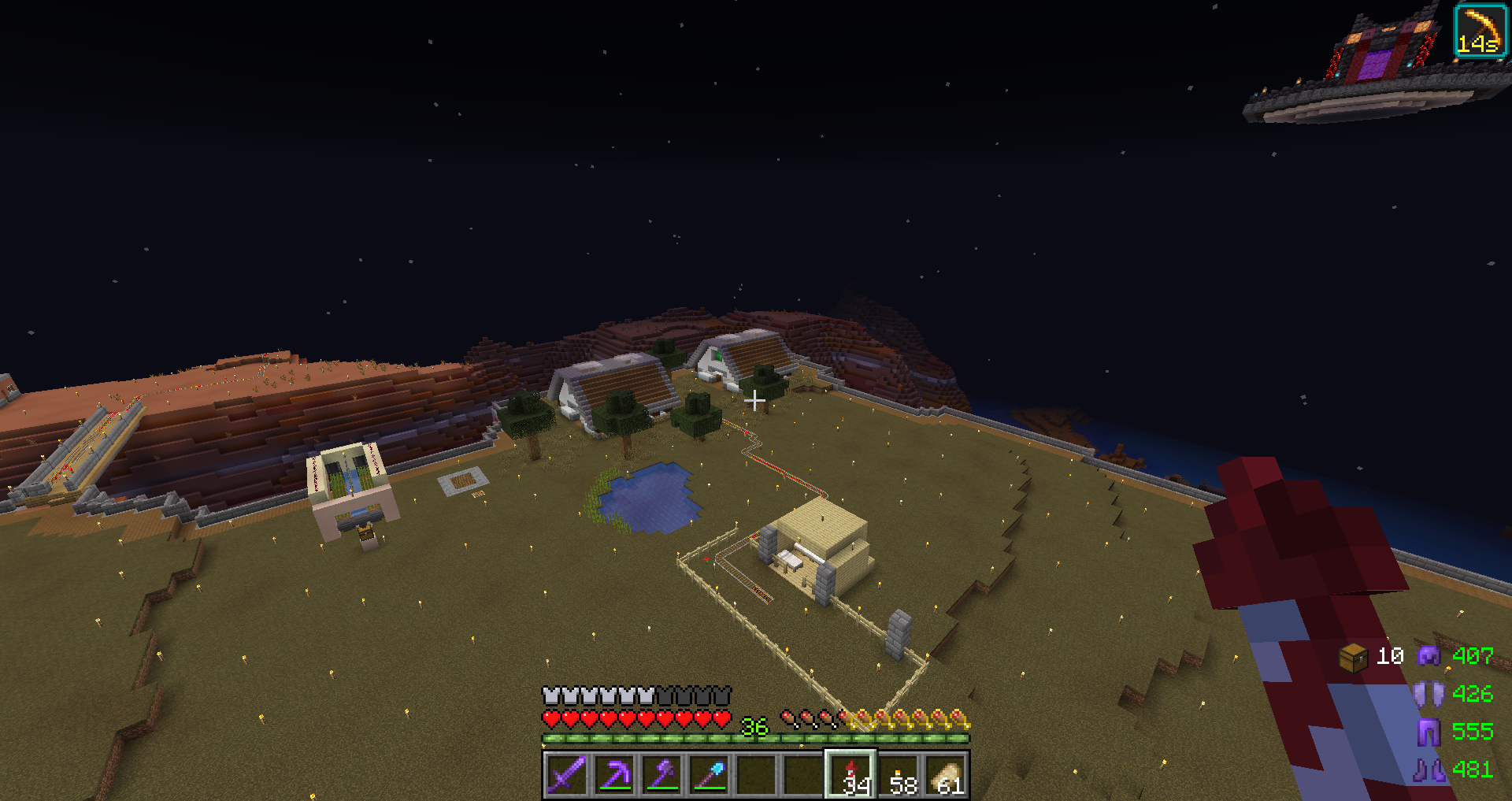Click the elytra wings durability icon

coord(1429,694)
